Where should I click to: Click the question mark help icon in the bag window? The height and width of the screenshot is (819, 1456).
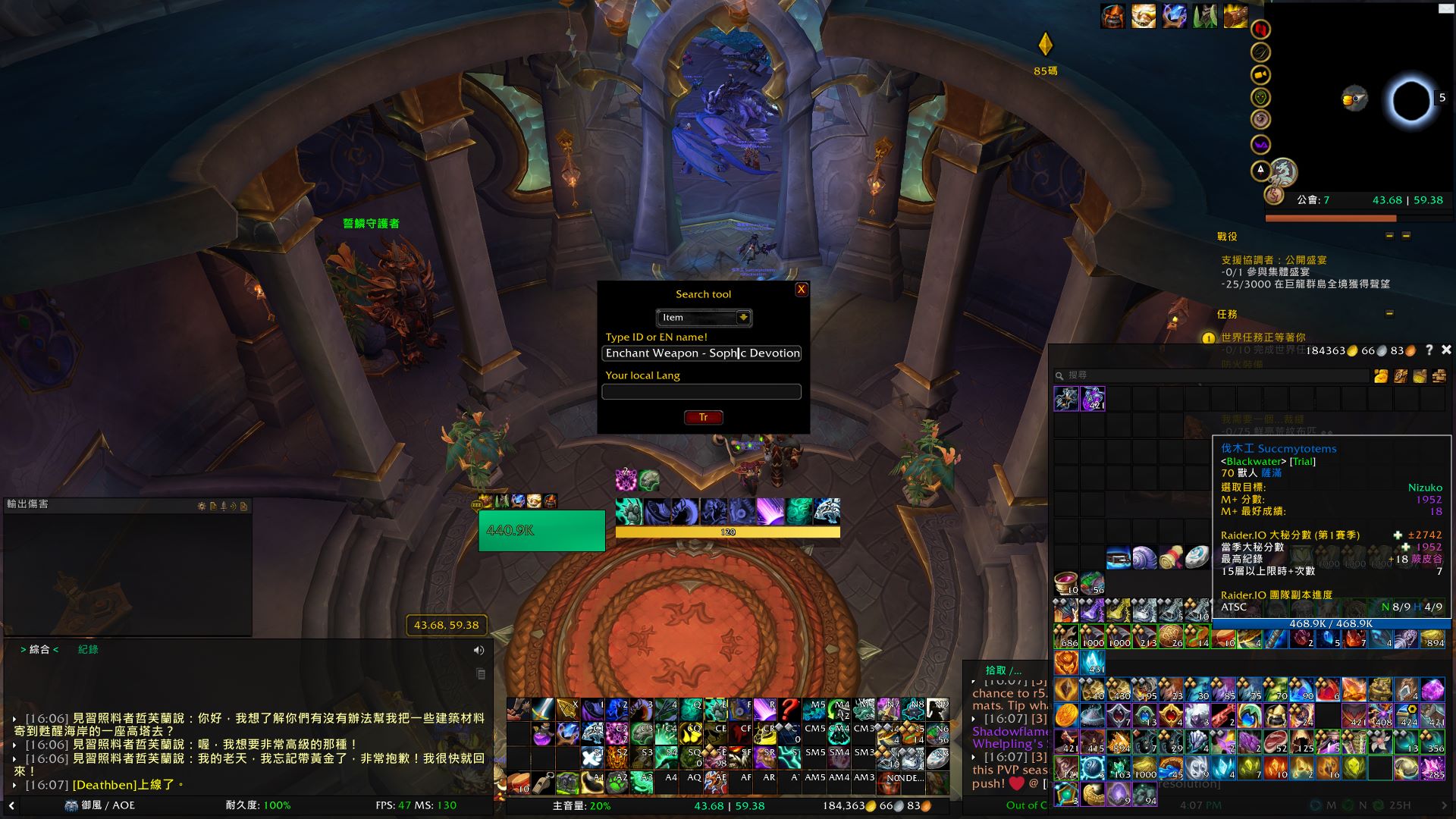[x=1429, y=350]
